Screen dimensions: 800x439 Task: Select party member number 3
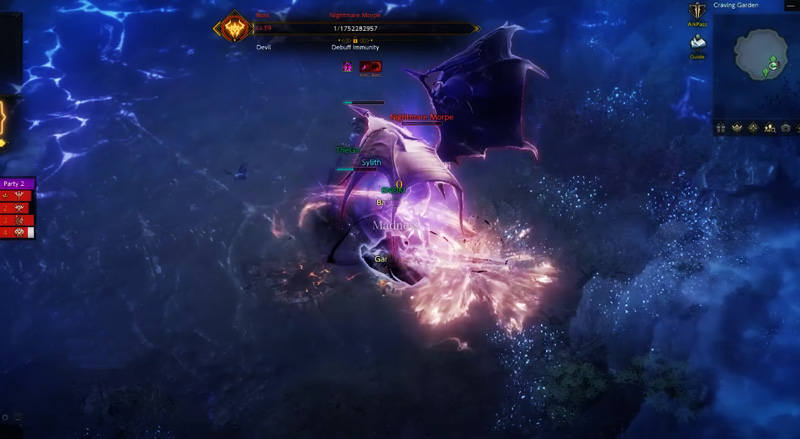point(18,220)
